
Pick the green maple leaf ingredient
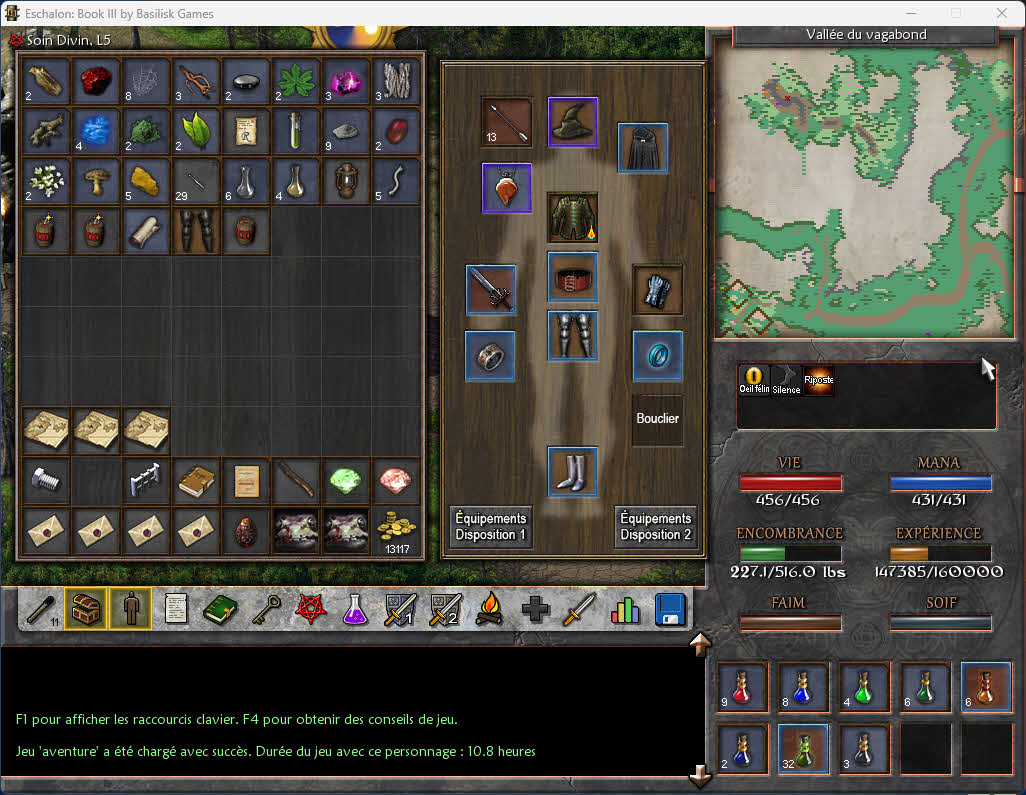point(296,81)
